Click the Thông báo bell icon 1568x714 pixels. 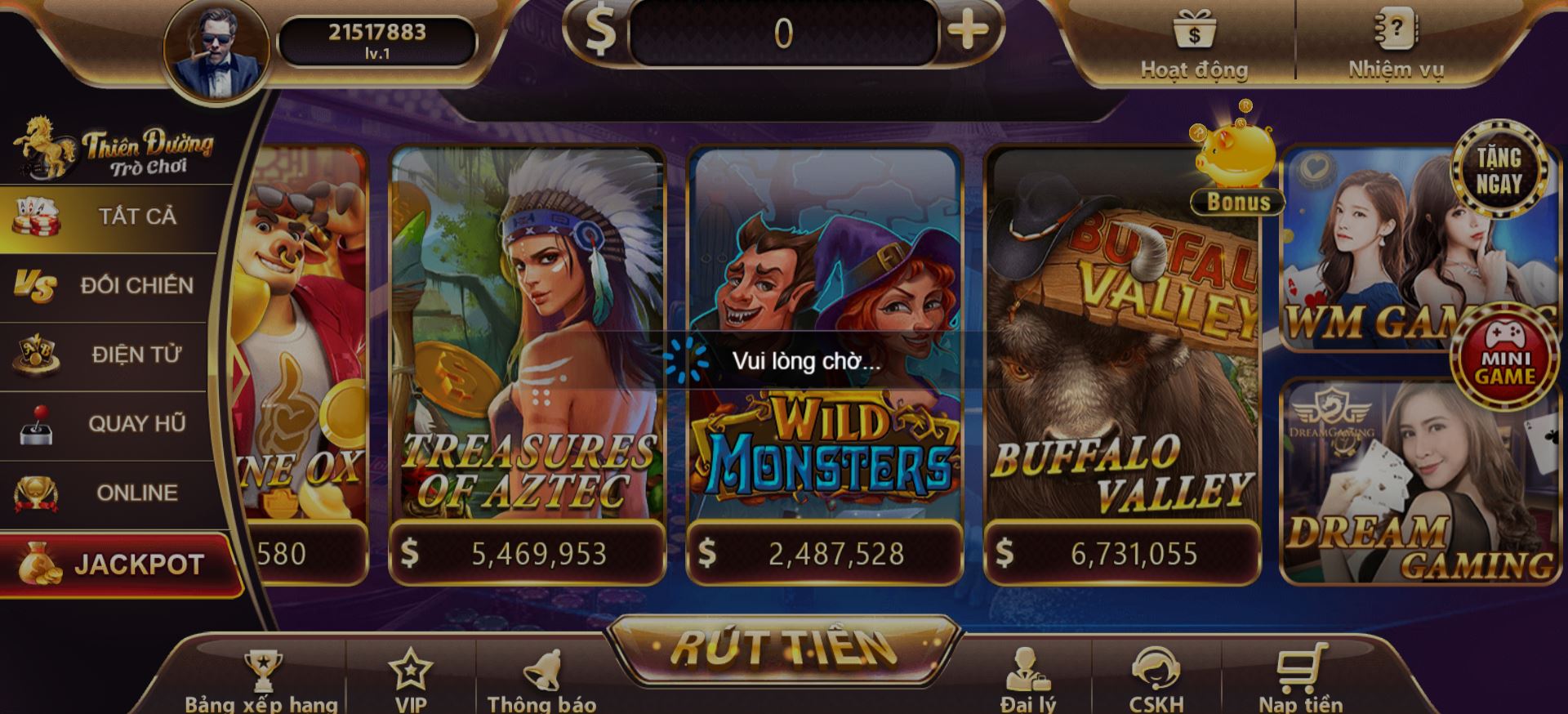[x=542, y=670]
